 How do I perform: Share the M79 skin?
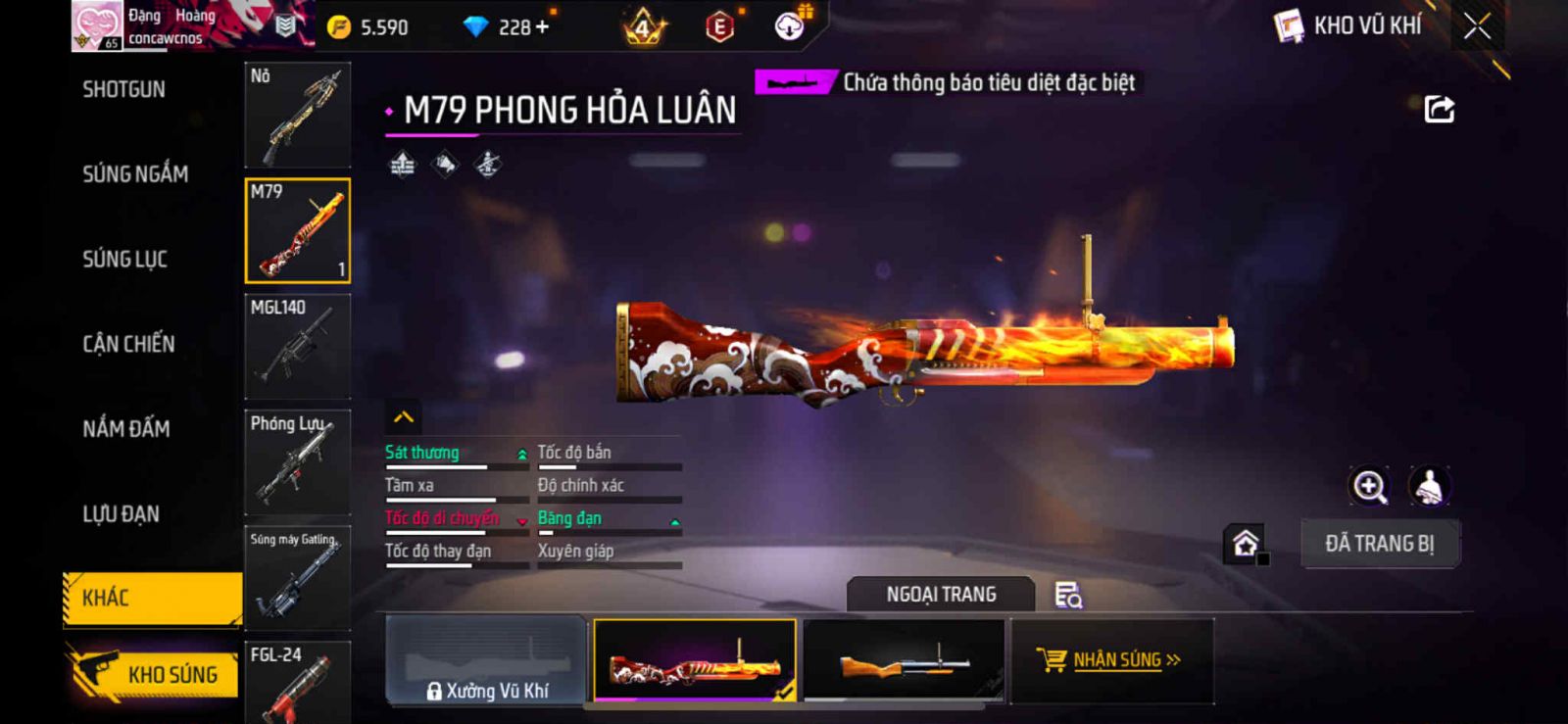pyautogui.click(x=1439, y=109)
